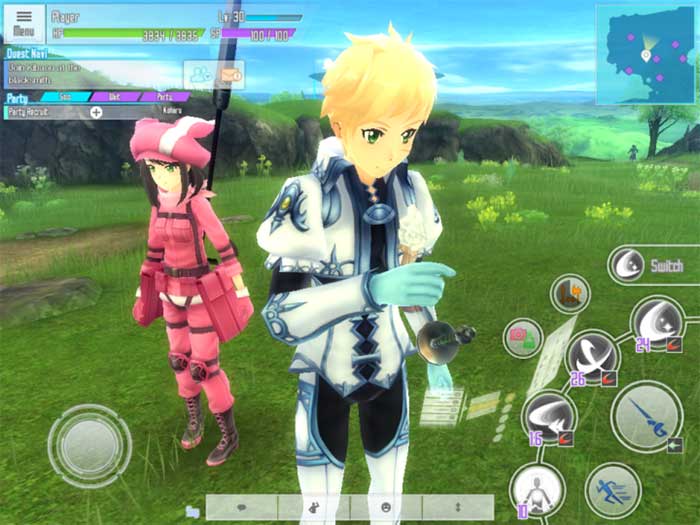700x525 pixels.
Task: Tap the Party Recruit plus button
Action: pos(96,112)
